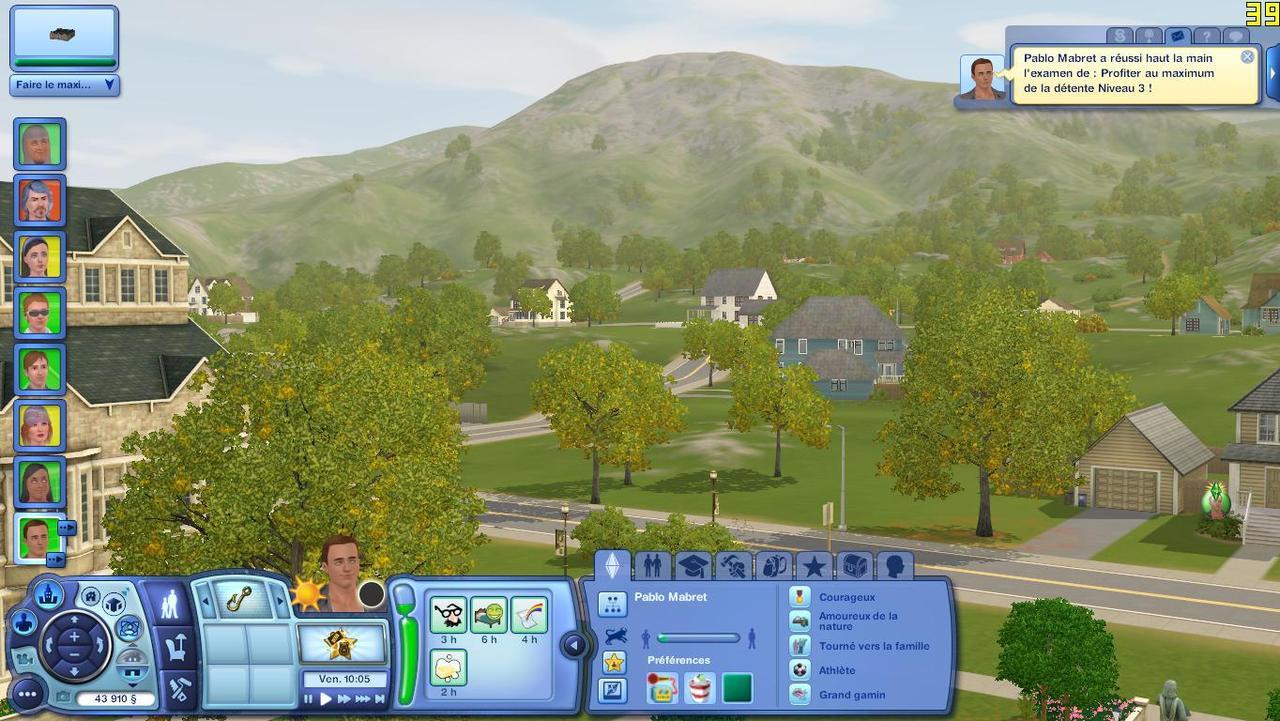Switch to the graduation cap tab
Screen dimensions: 1280x721
693,567
